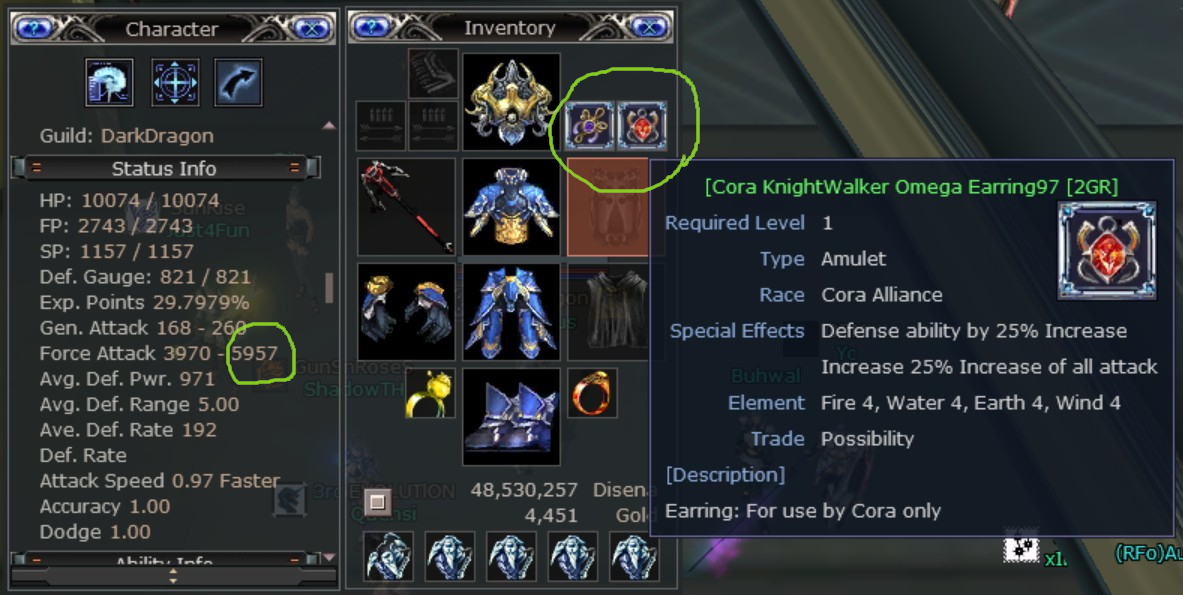Select the blue leg armor slot

pyautogui.click(x=511, y=312)
